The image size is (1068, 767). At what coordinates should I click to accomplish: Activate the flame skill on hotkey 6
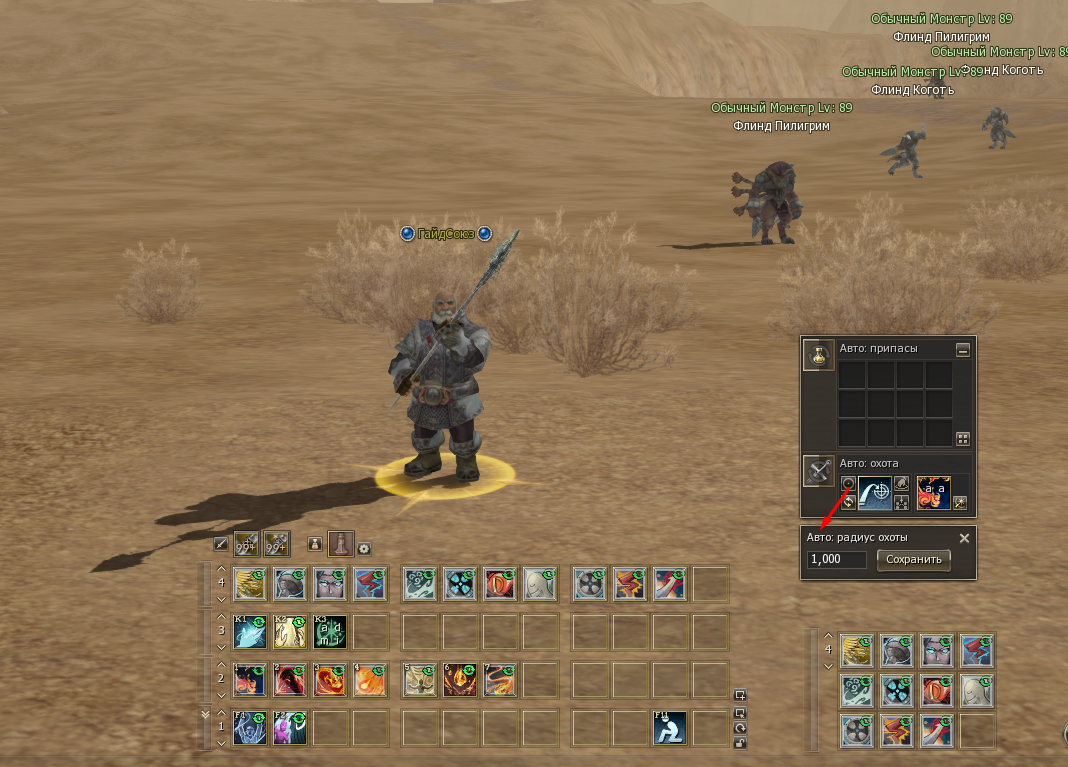tap(459, 680)
